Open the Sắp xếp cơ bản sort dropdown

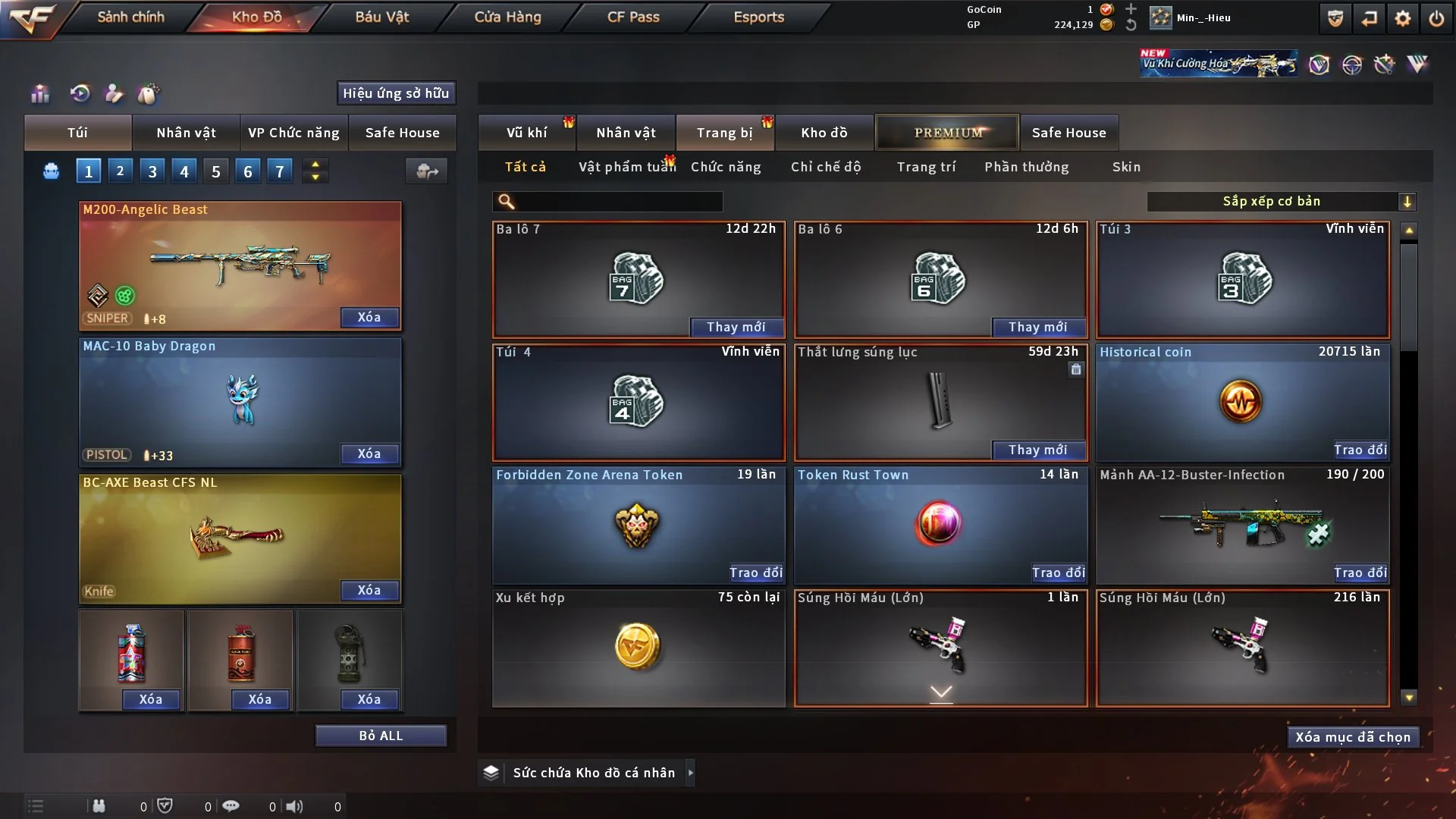1281,201
